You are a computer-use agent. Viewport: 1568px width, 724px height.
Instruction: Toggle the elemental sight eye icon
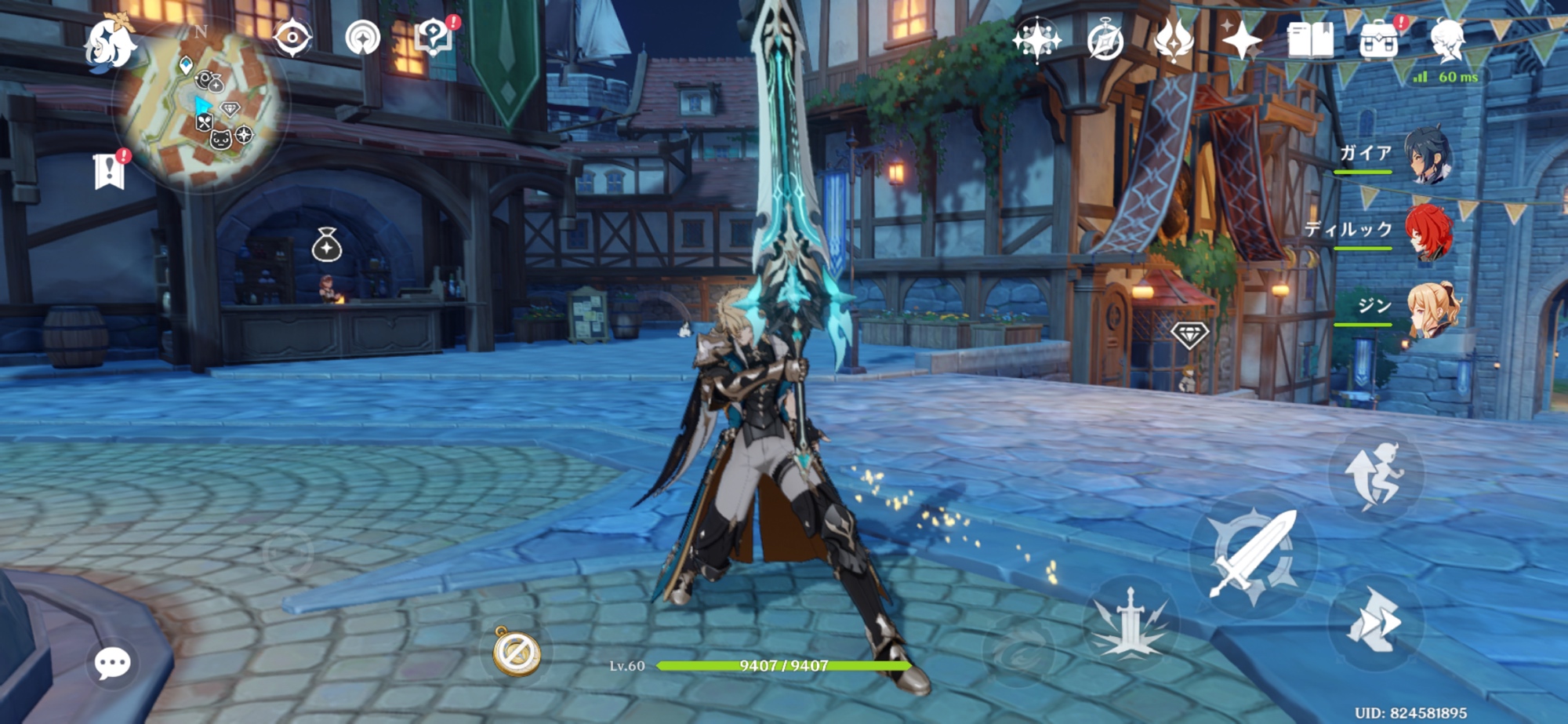292,38
